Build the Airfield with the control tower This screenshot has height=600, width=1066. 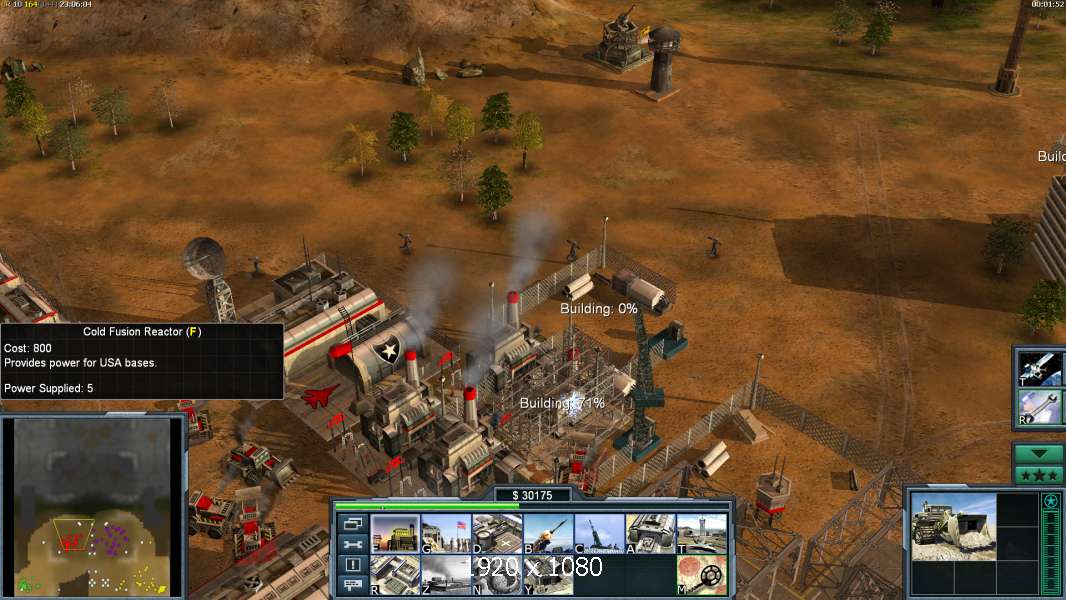point(701,534)
